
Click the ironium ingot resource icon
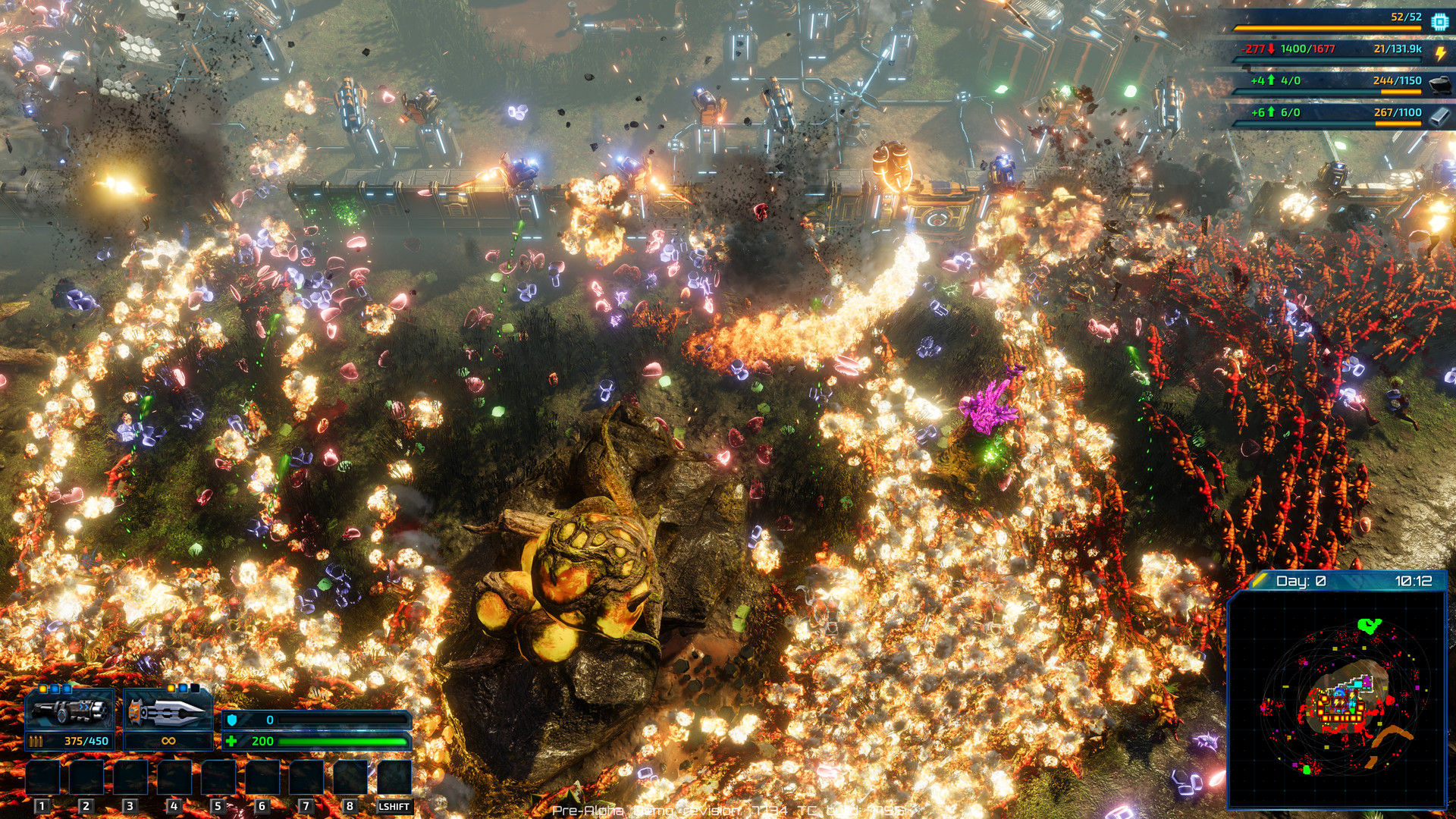(x=1438, y=115)
